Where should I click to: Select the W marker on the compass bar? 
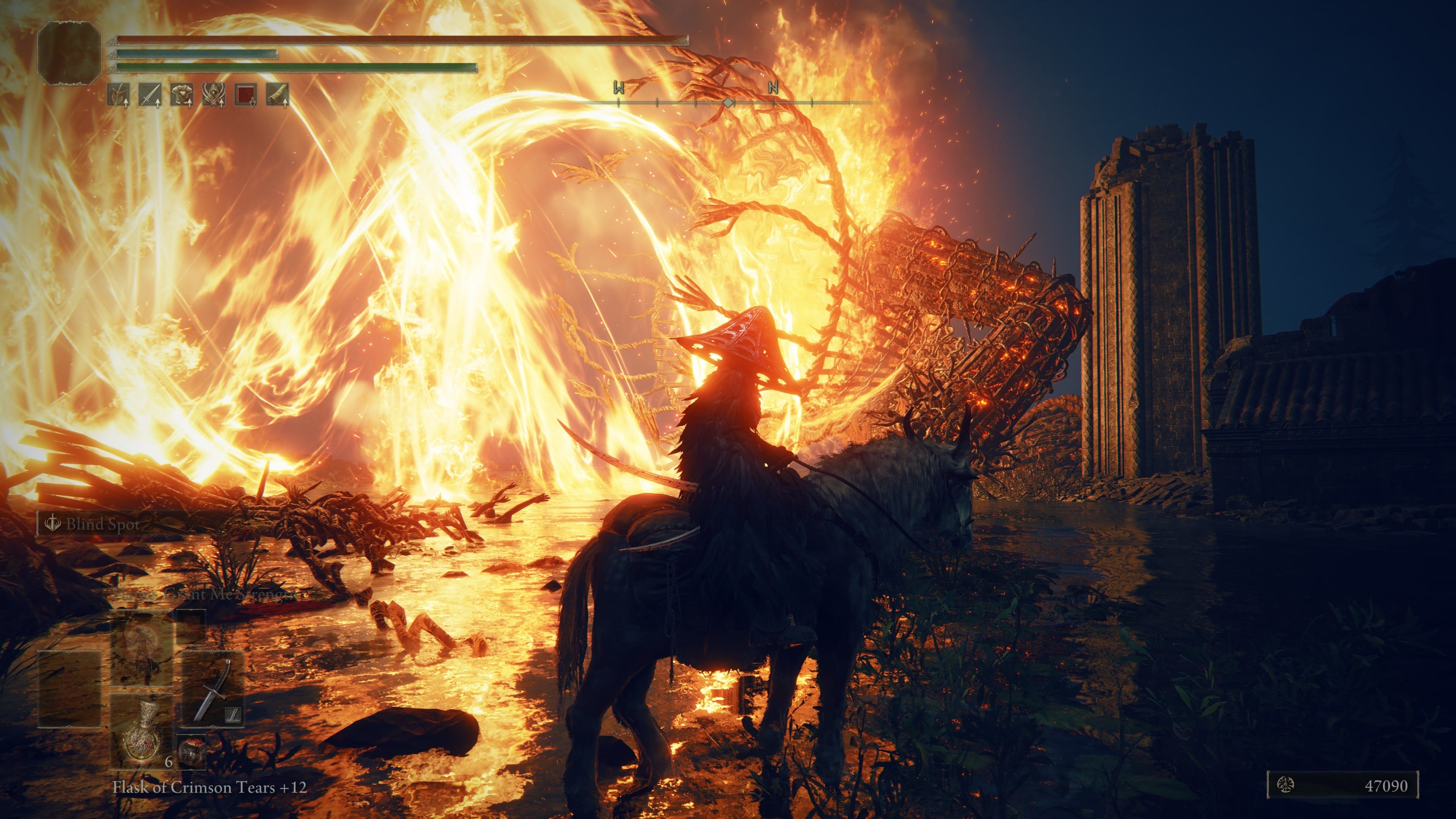point(618,88)
